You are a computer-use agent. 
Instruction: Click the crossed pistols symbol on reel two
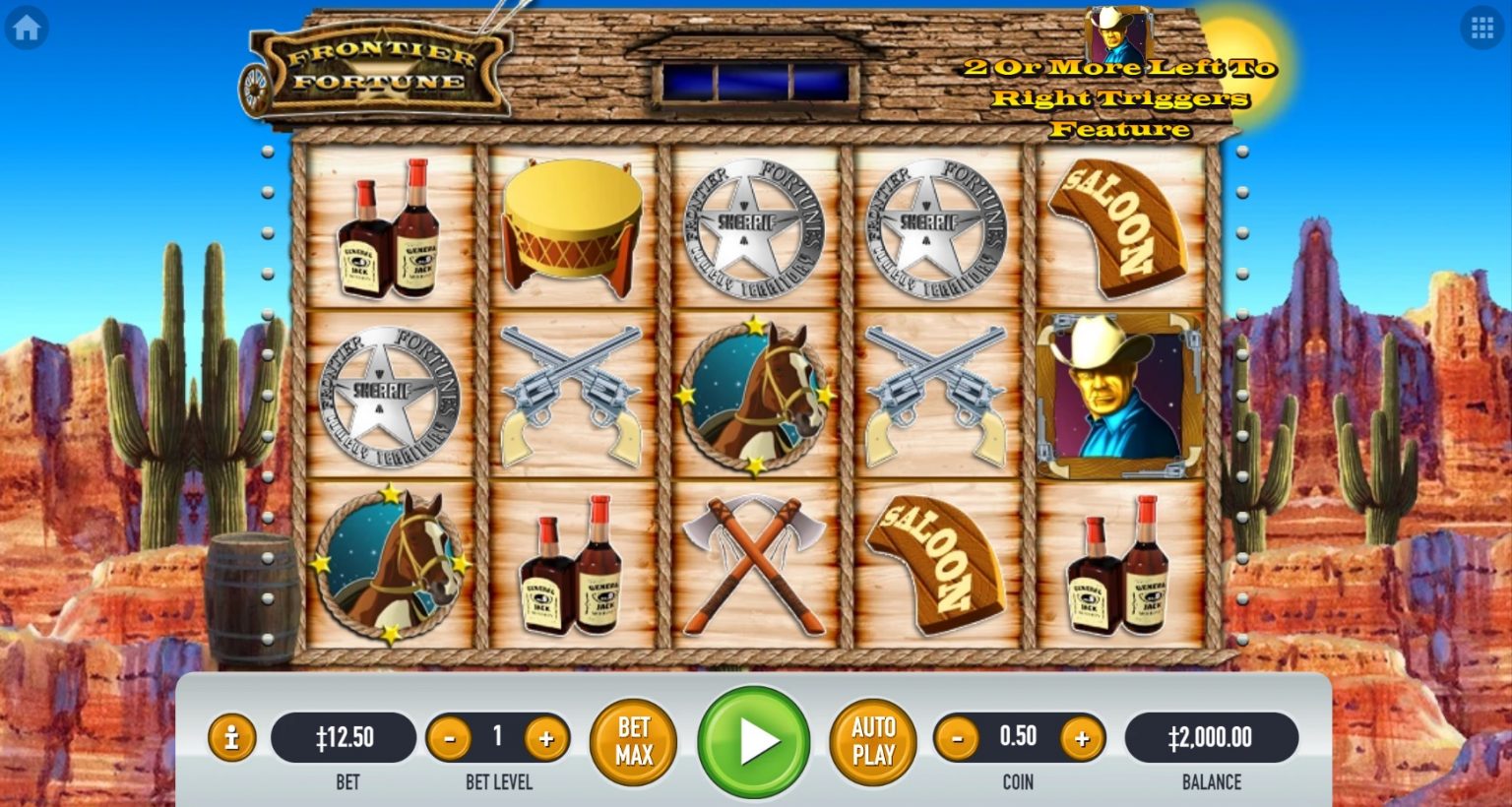pyautogui.click(x=572, y=394)
